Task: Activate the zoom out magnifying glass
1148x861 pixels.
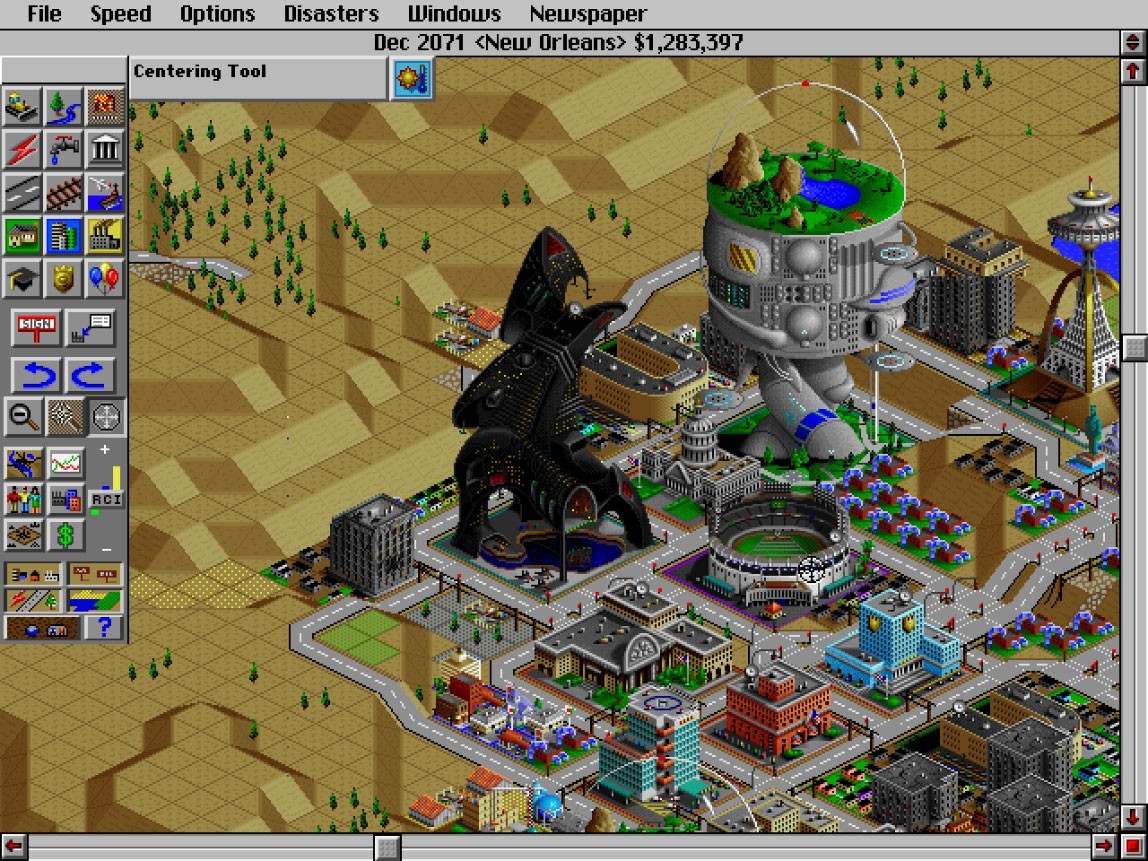Action: click(23, 416)
